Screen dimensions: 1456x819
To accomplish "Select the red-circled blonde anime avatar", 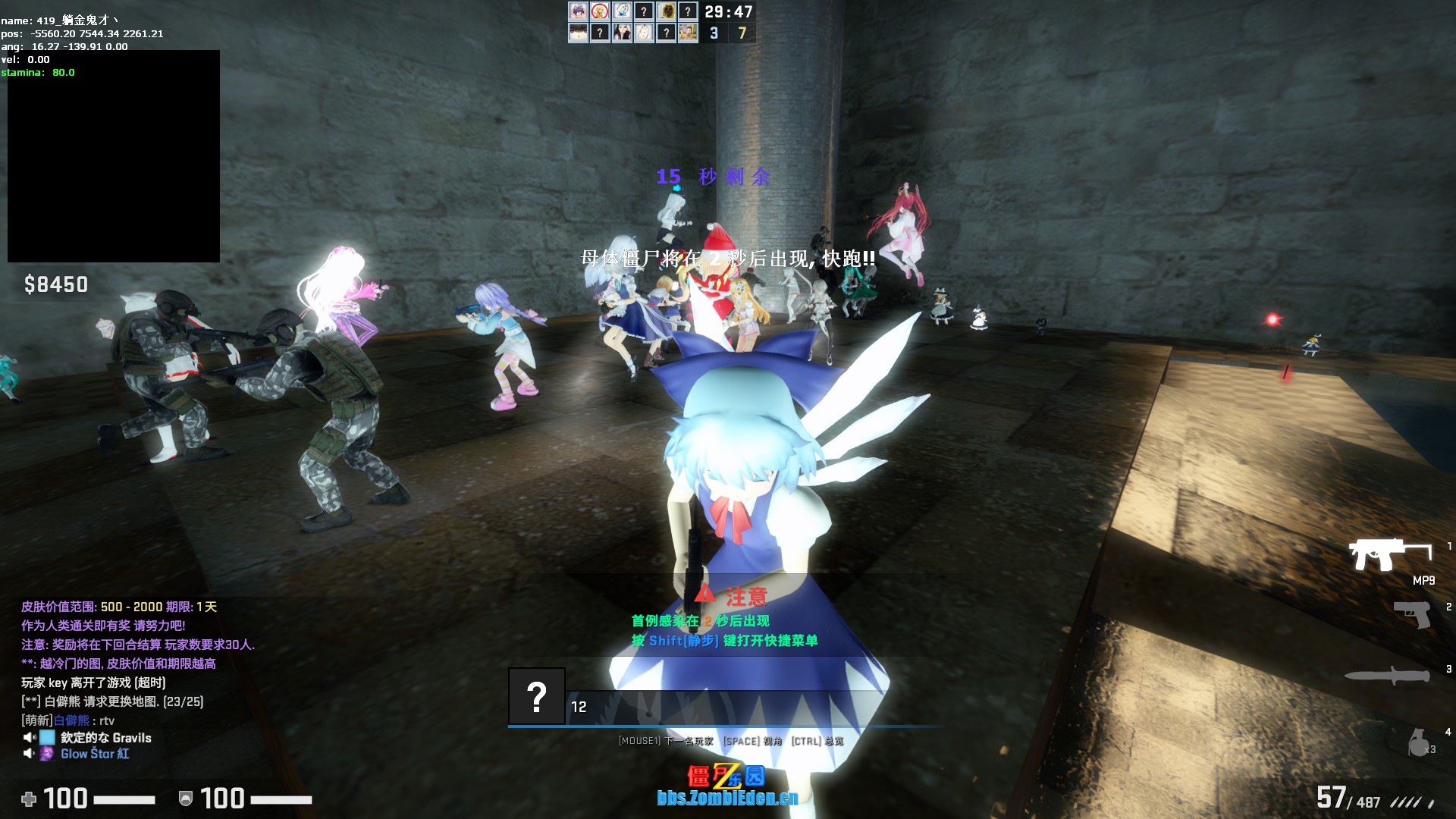I will (x=600, y=11).
